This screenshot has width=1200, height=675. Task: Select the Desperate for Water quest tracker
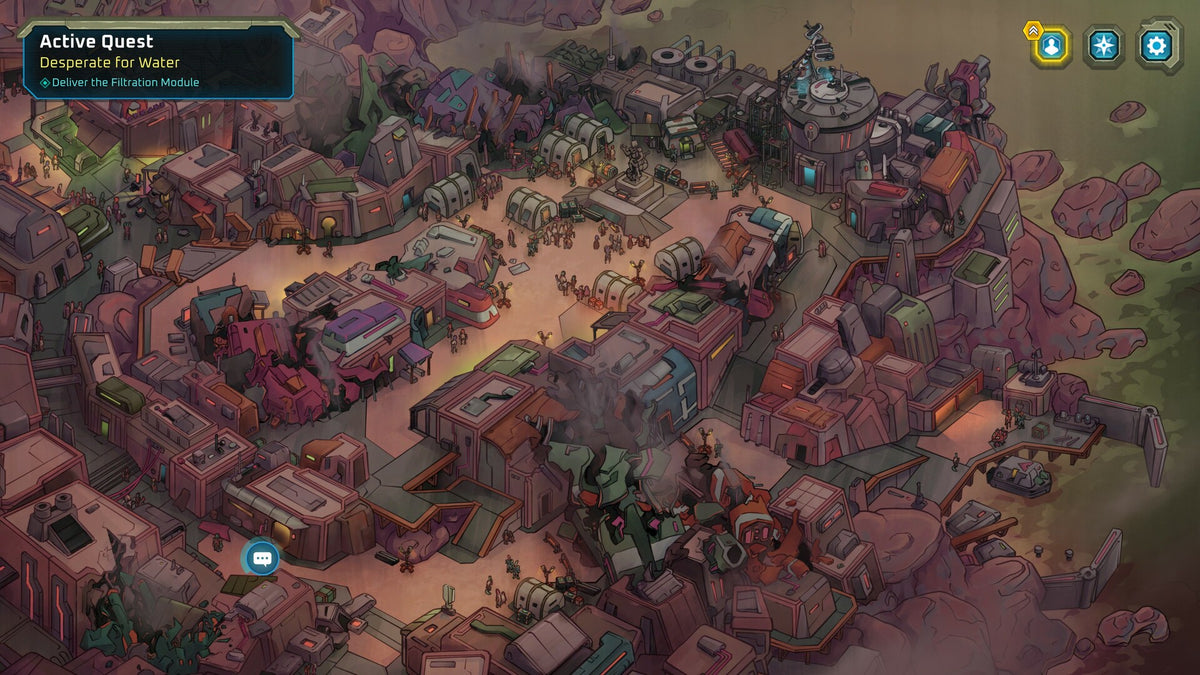(x=158, y=61)
